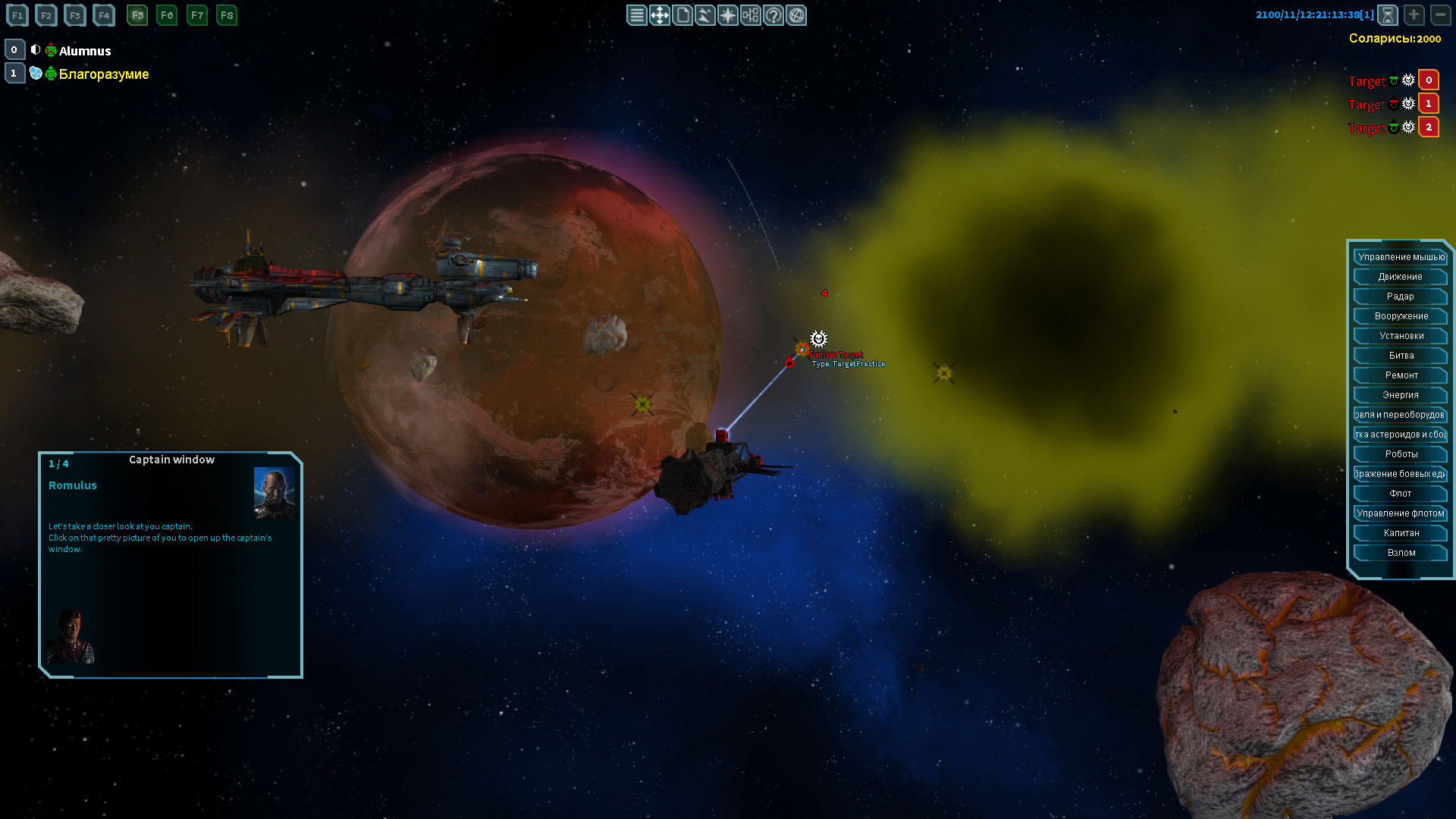Click the red enemy target button 2

(1429, 127)
